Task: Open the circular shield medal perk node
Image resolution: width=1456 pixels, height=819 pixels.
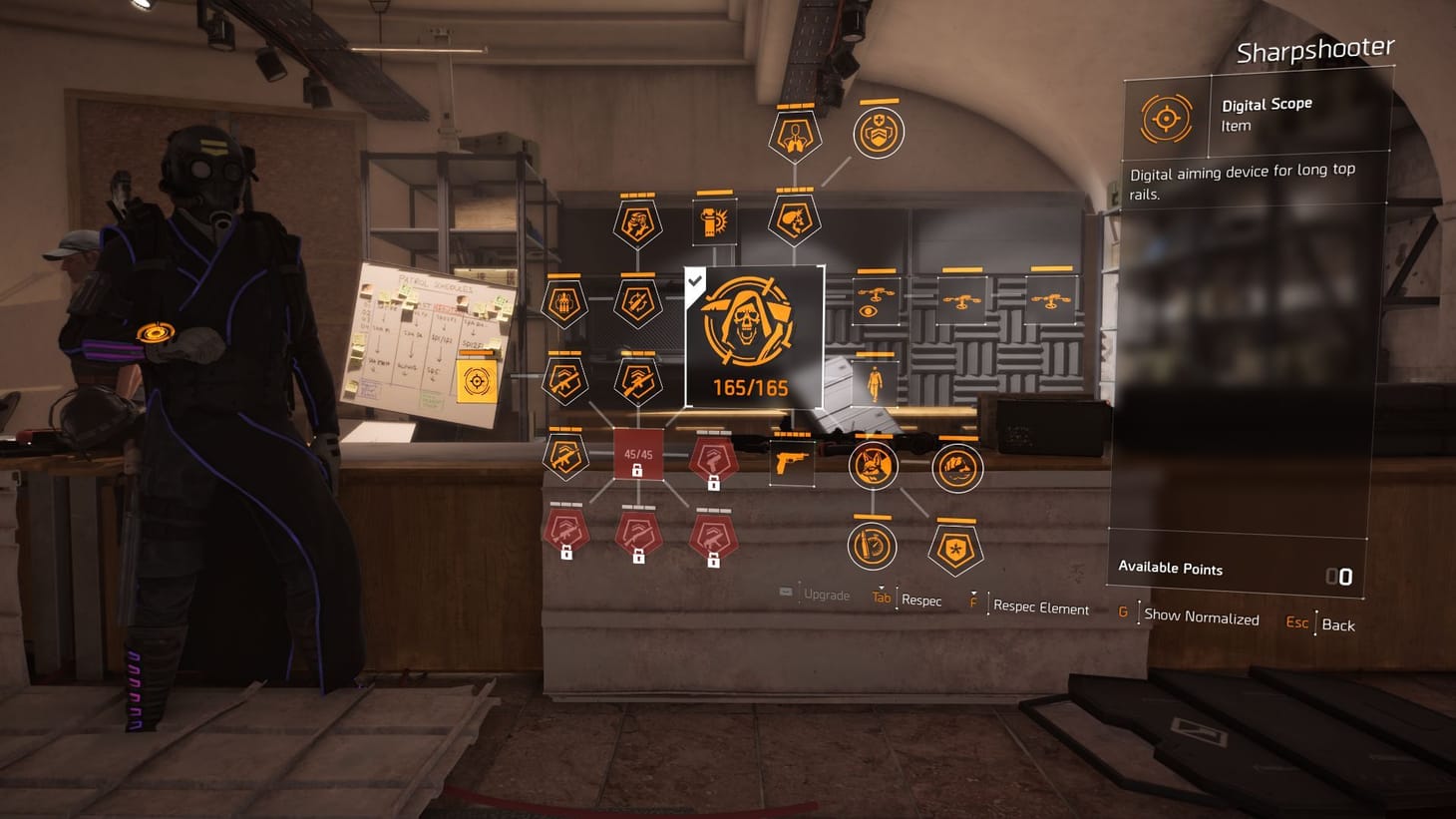Action: click(x=879, y=133)
